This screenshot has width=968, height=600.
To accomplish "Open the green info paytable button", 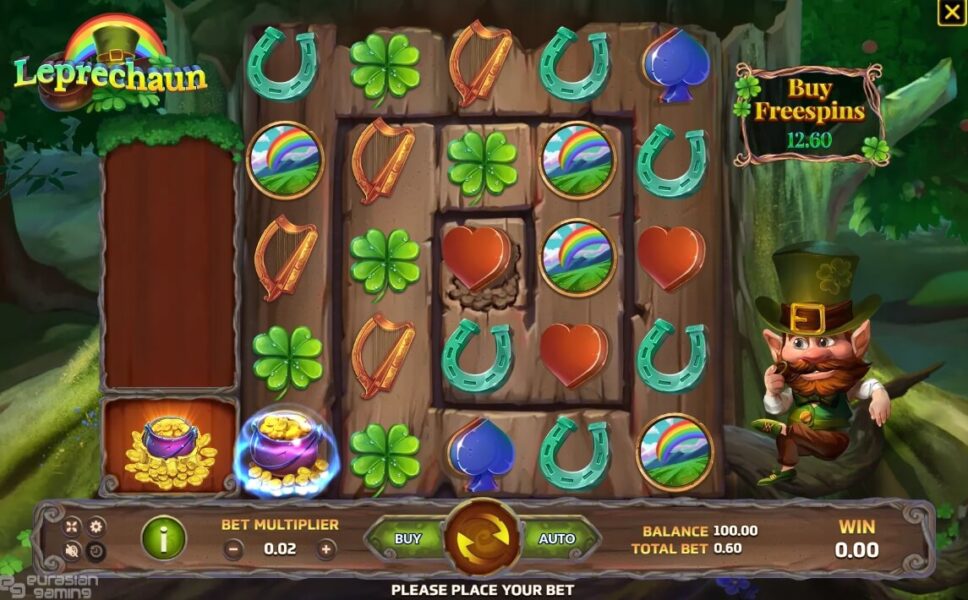I will (x=163, y=538).
